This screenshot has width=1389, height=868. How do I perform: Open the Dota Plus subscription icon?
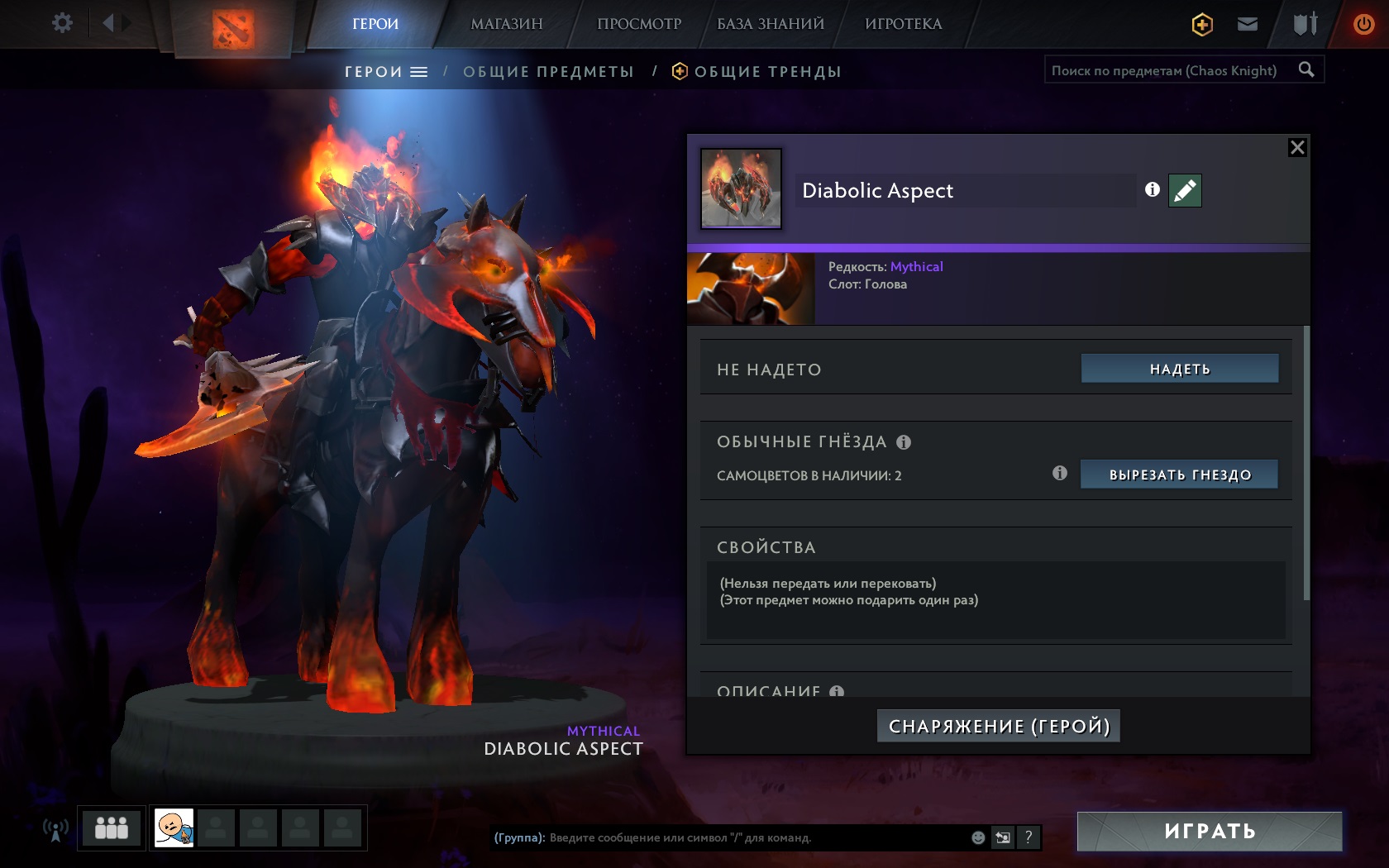tap(1200, 24)
